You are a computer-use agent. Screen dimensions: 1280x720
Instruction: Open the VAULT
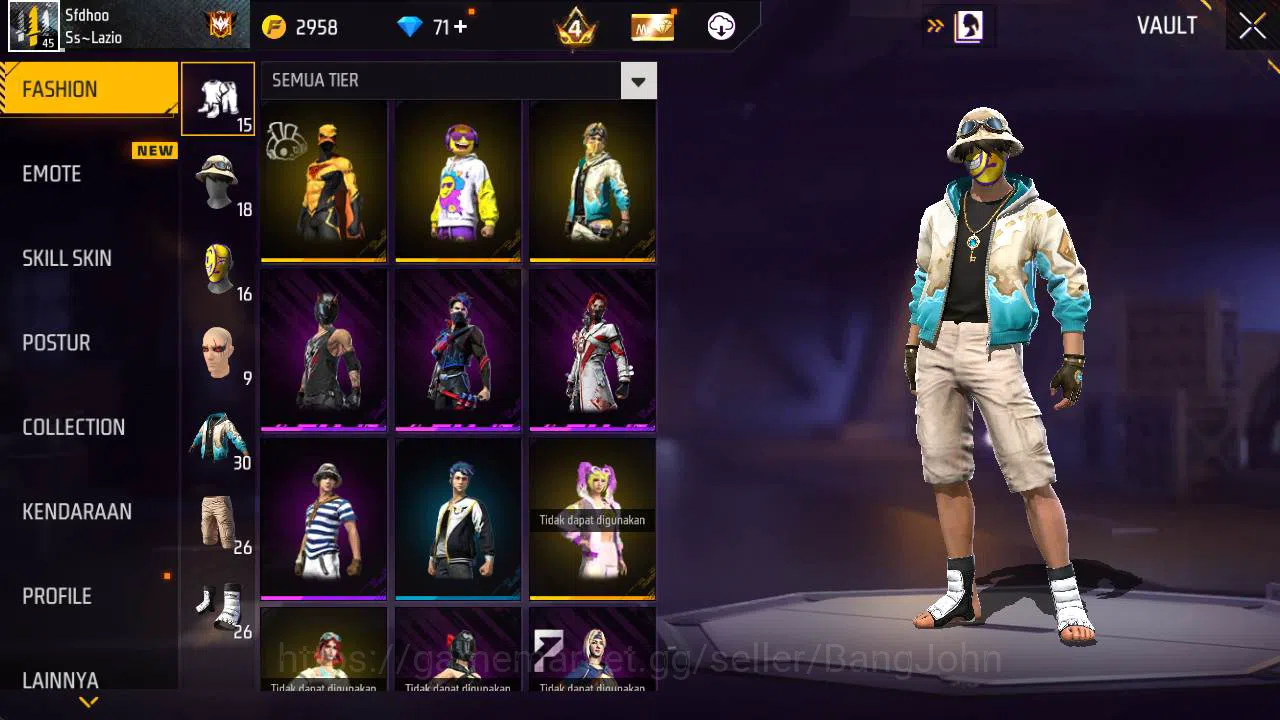coord(1166,26)
